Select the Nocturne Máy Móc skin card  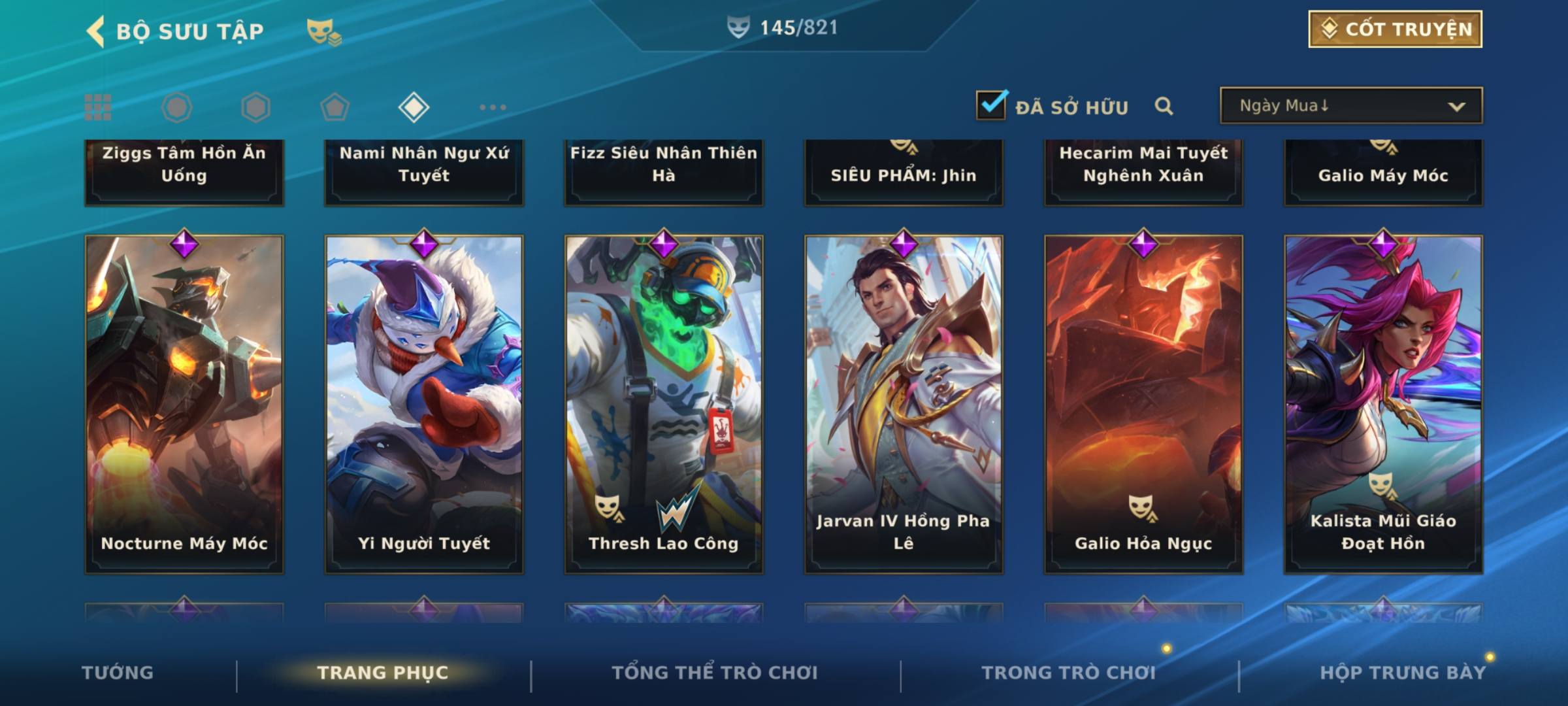coord(184,404)
